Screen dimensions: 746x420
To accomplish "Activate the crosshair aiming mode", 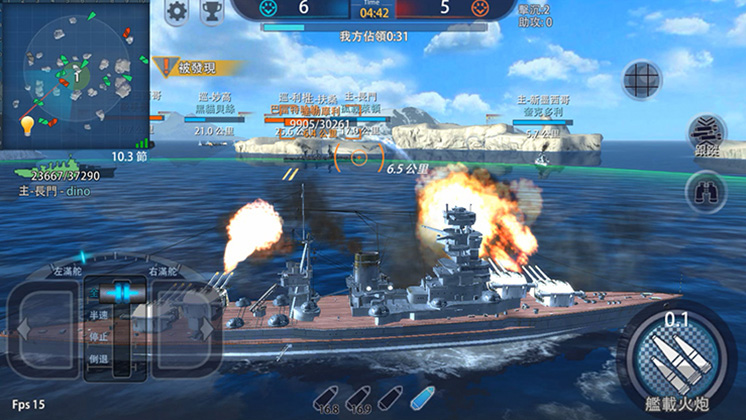I will [643, 80].
